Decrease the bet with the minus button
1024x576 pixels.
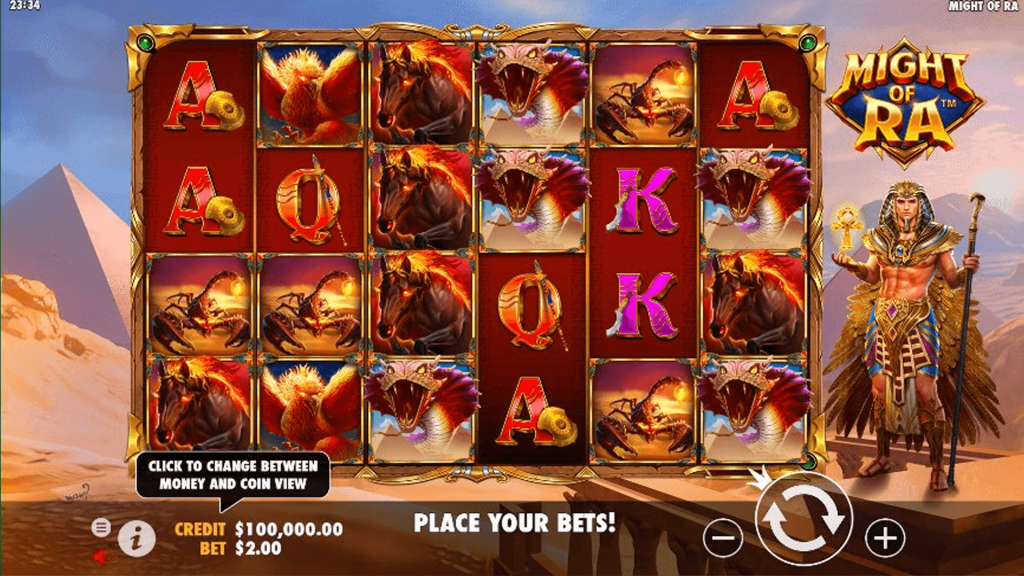coord(722,539)
